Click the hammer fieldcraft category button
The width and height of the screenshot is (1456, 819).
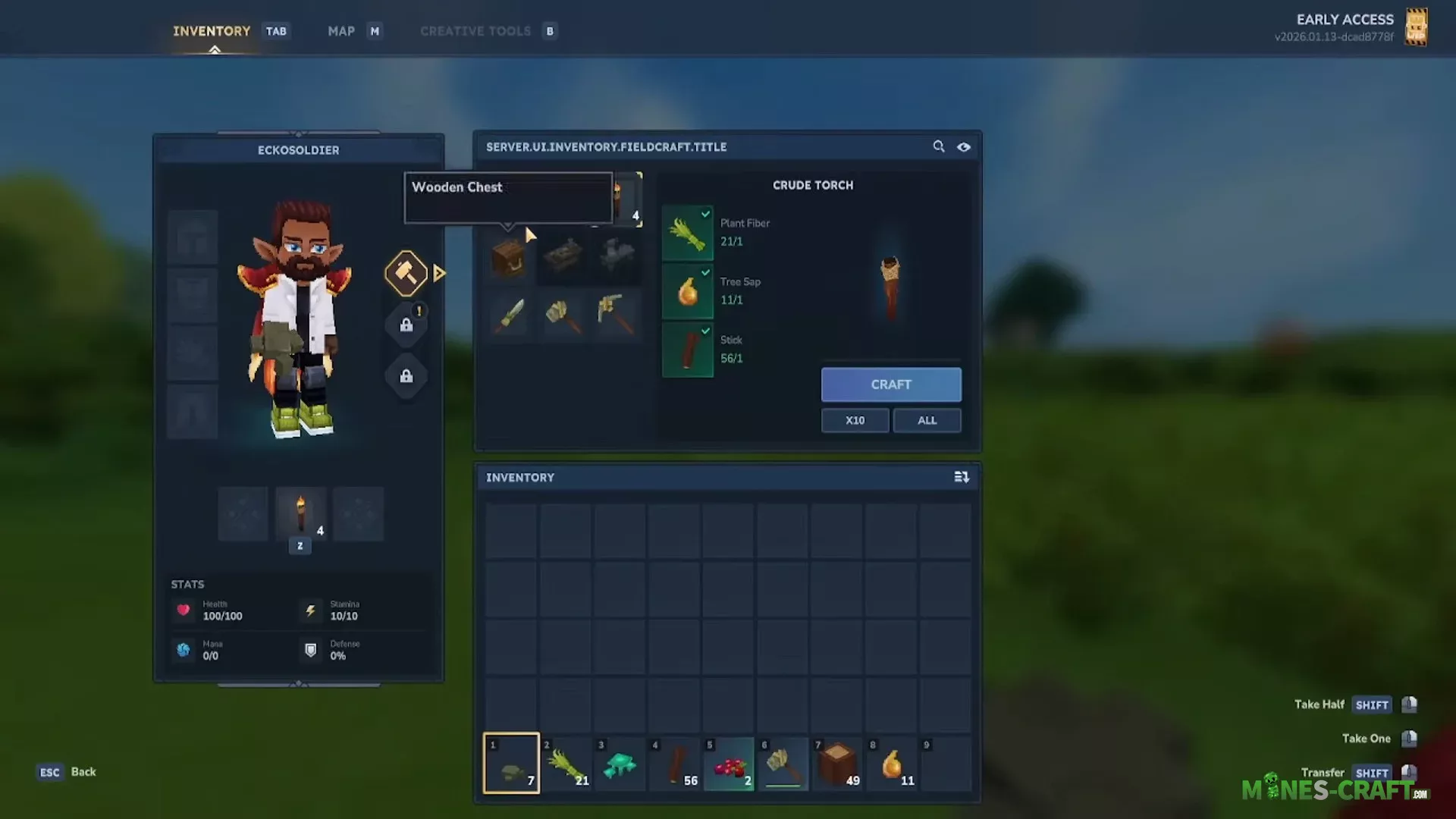tap(406, 273)
